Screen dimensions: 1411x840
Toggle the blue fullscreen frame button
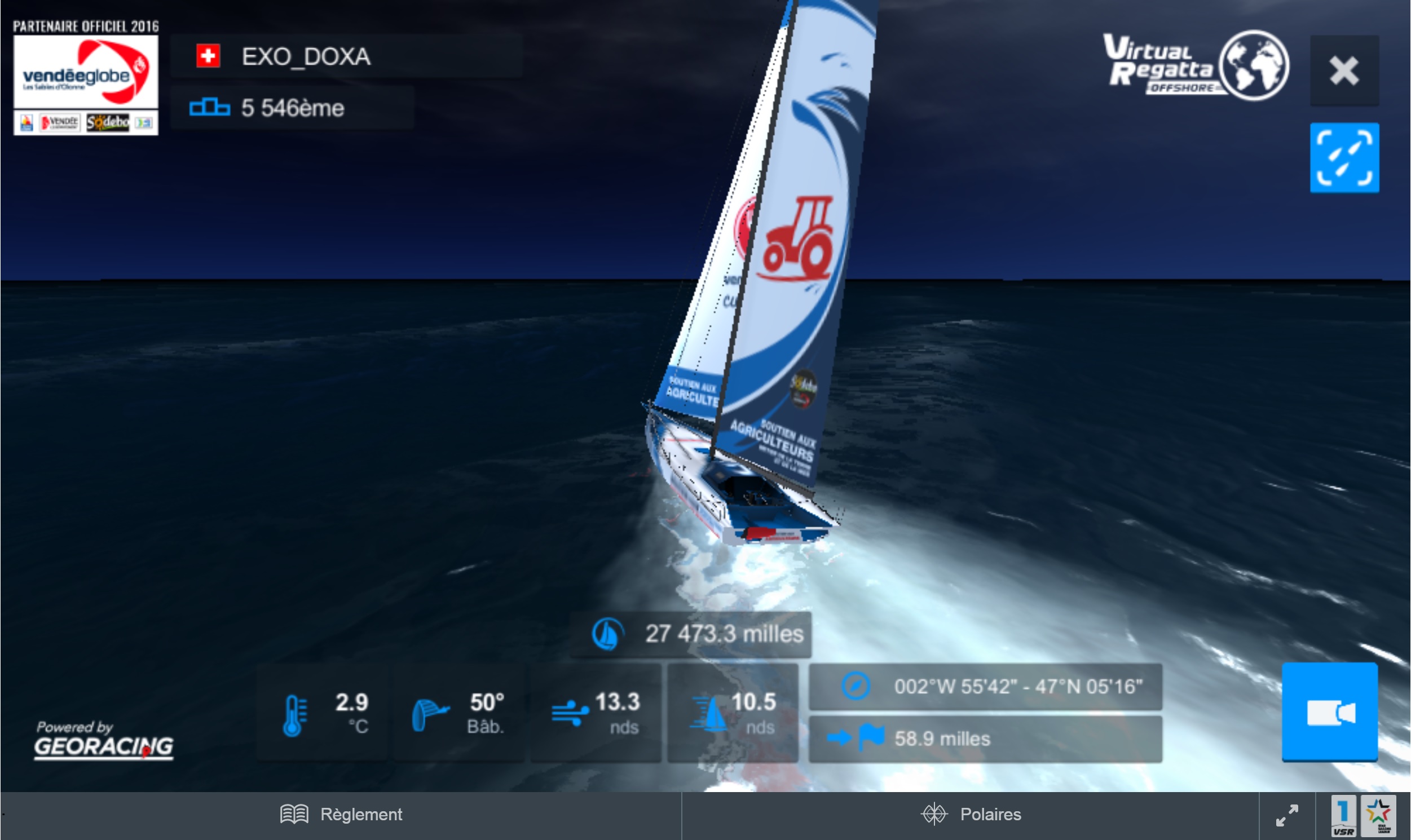(x=1344, y=158)
